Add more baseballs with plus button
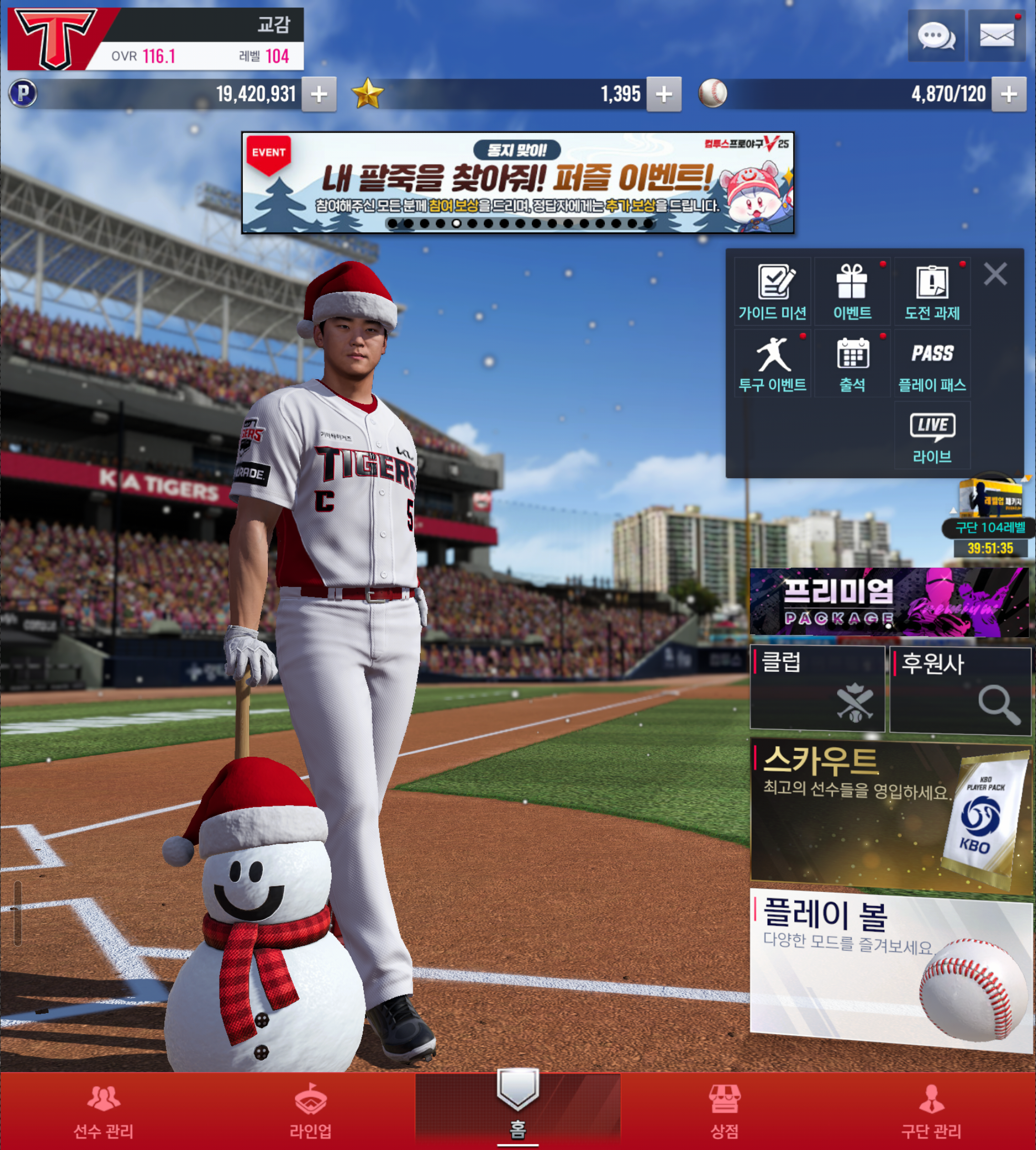1036x1150 pixels. [x=1009, y=94]
